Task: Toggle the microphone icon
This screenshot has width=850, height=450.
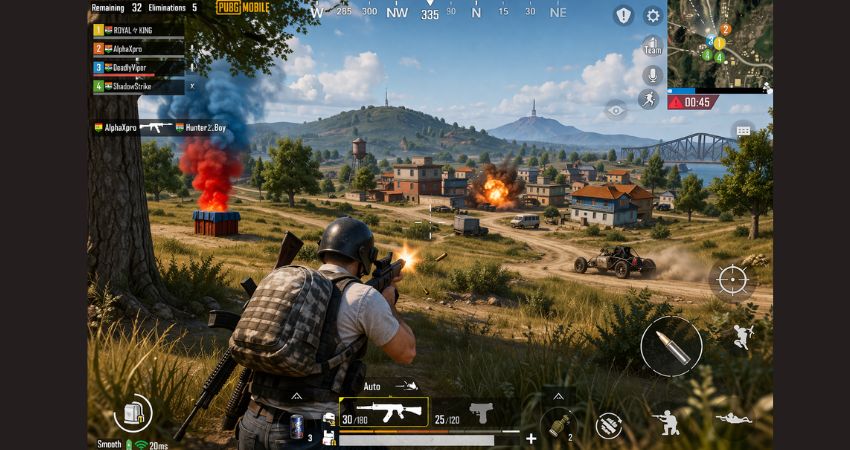Action: 652,75
